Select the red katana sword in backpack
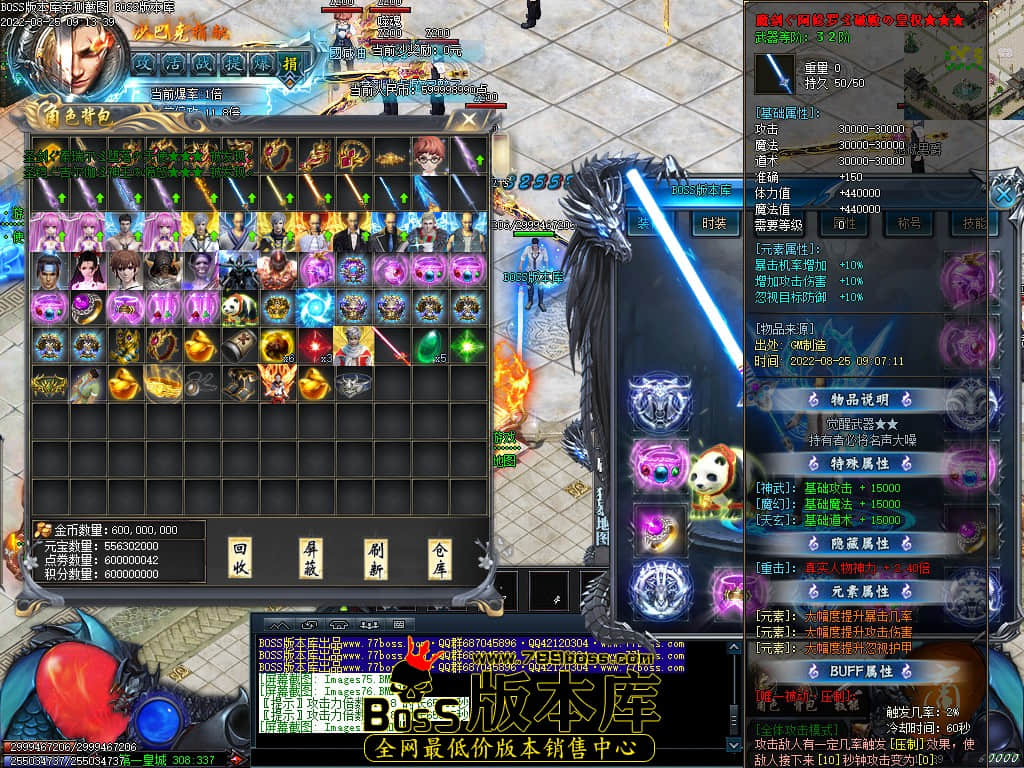Viewport: 1024px width, 768px height. (x=390, y=345)
